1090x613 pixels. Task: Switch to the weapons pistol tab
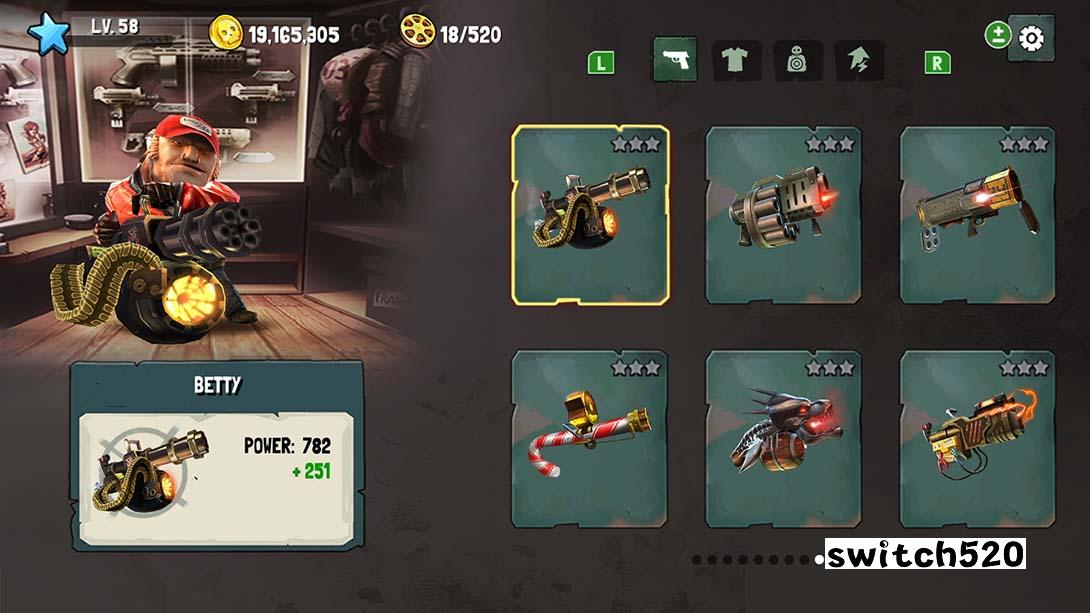(674, 61)
